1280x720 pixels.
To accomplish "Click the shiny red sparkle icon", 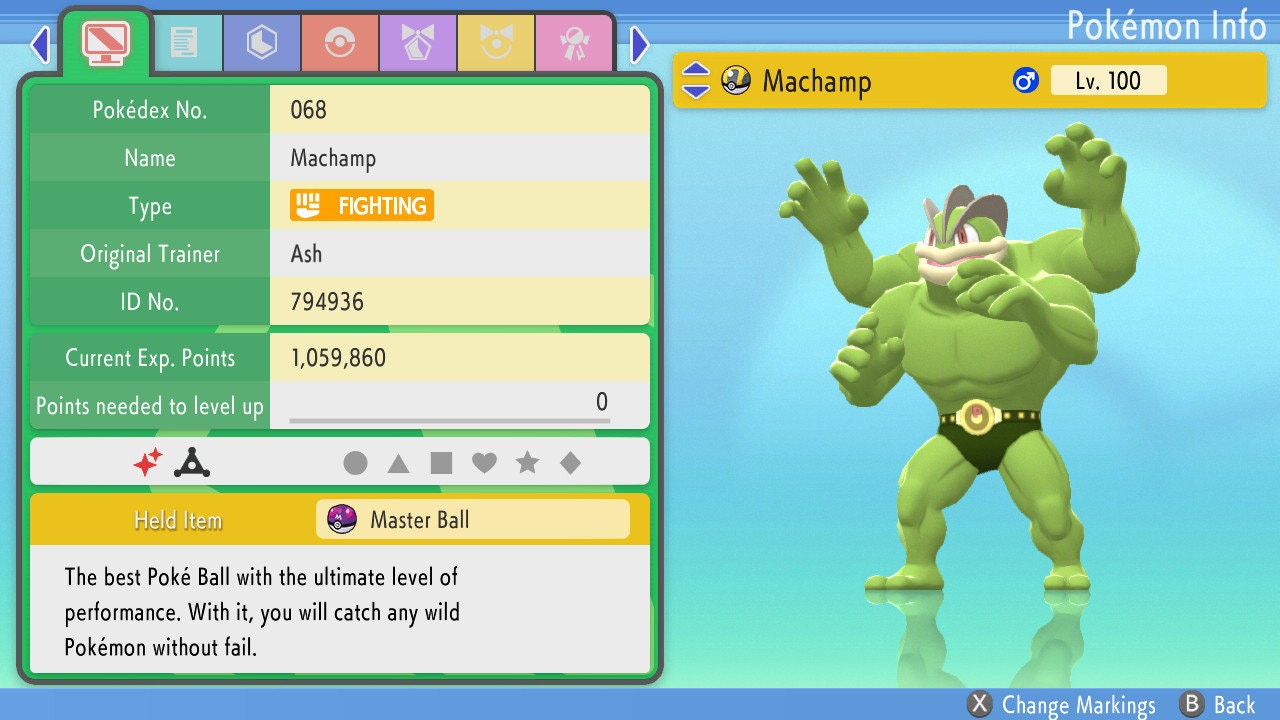I will 150,461.
